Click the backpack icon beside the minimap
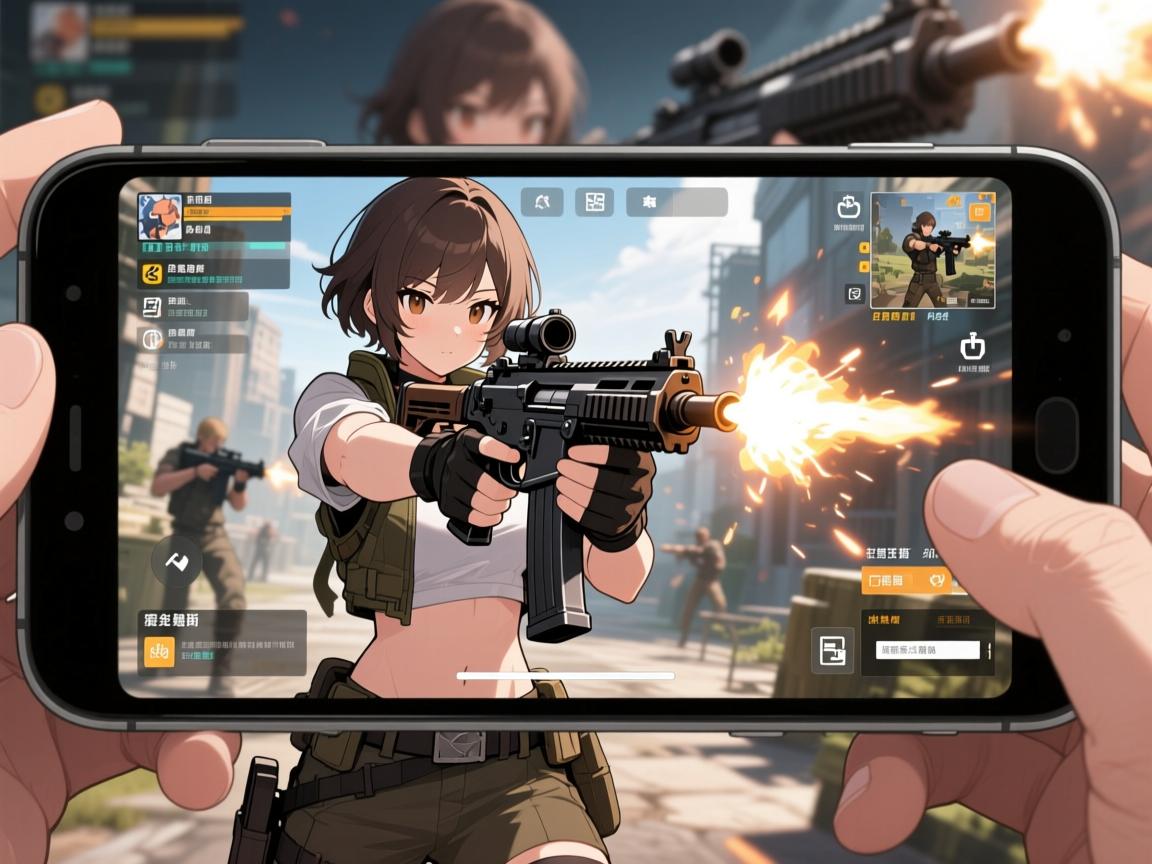The width and height of the screenshot is (1152, 864). [x=848, y=207]
